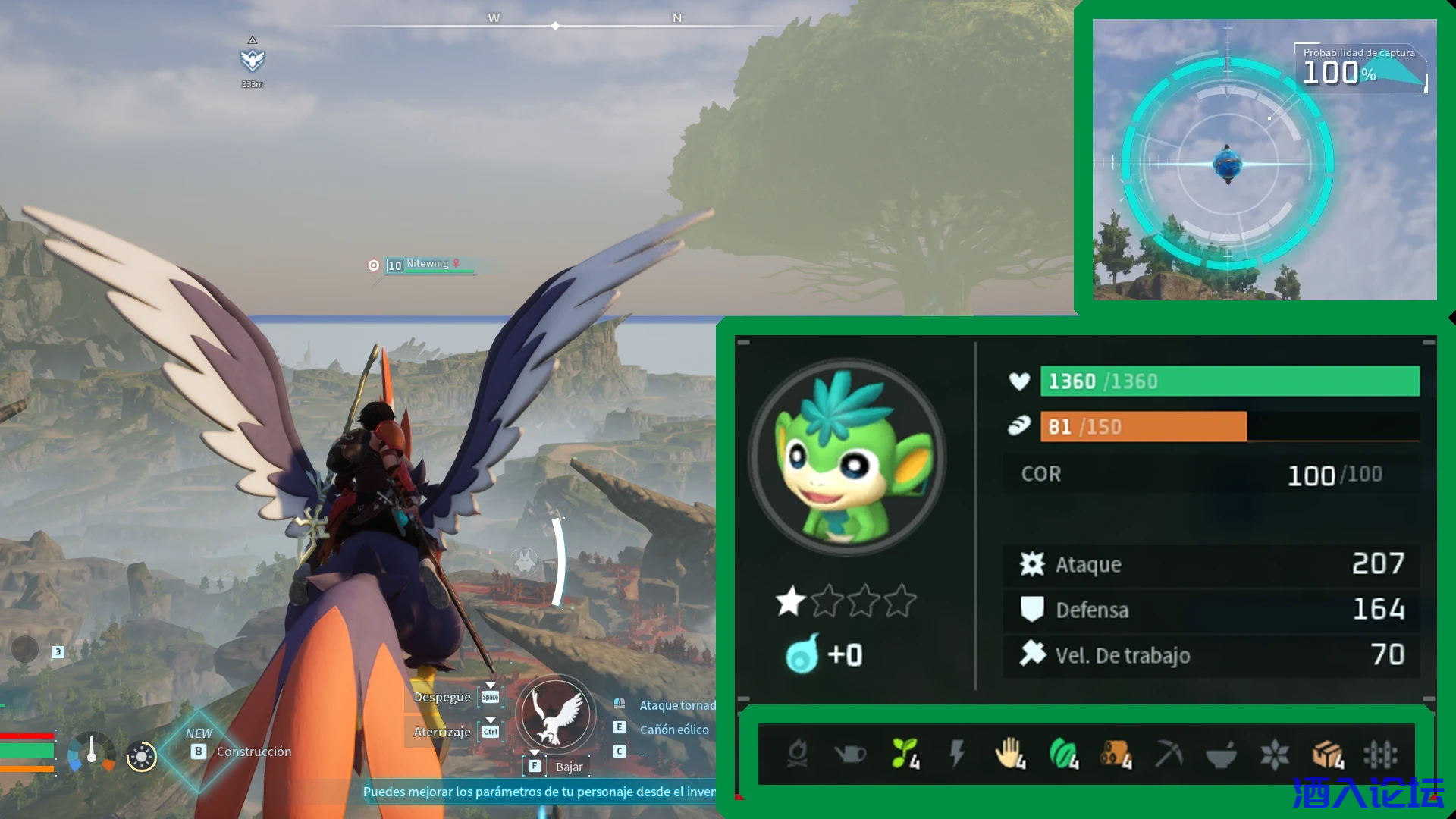This screenshot has width=1456, height=819.
Task: Select the kindling campfire work icon
Action: (x=797, y=754)
